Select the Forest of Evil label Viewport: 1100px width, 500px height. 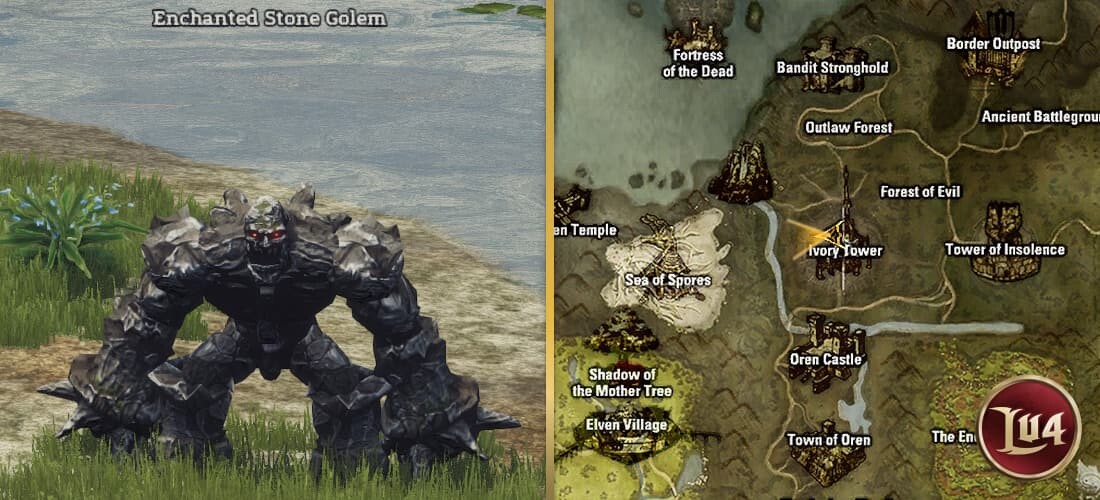[x=920, y=191]
